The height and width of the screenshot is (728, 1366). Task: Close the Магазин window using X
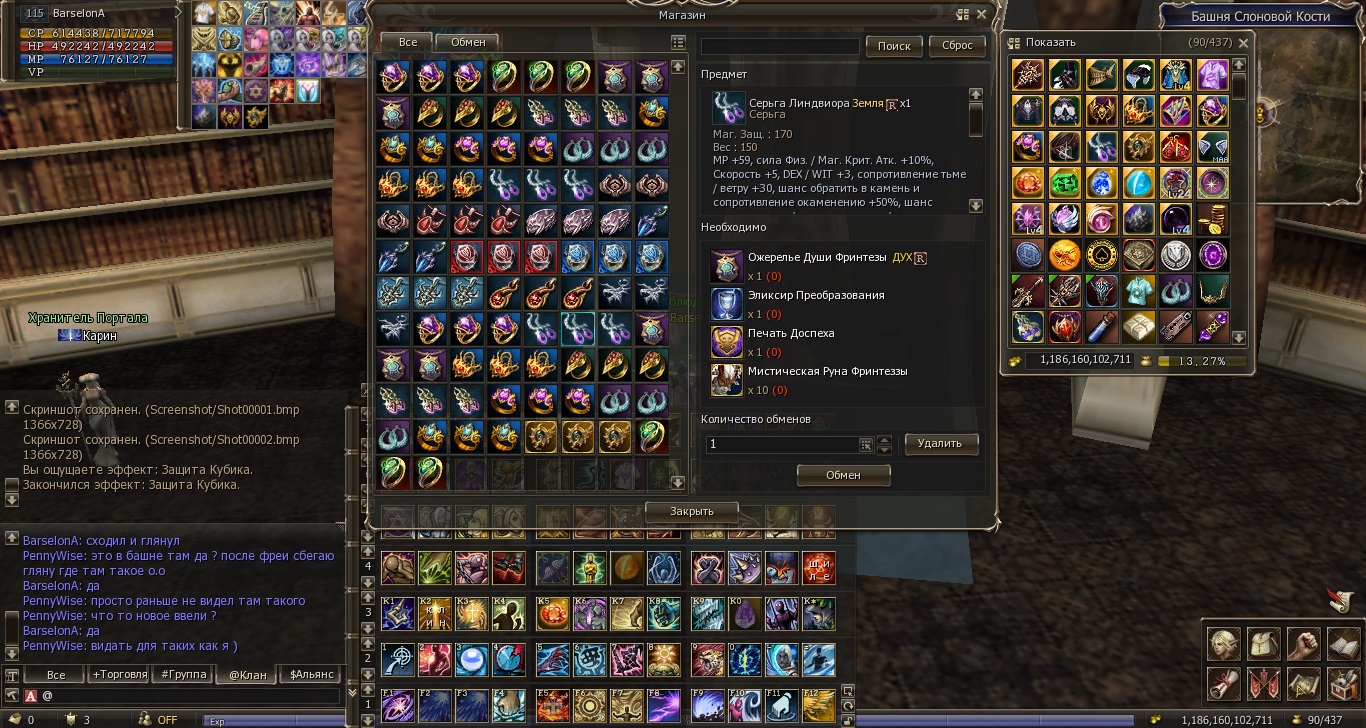tap(982, 15)
